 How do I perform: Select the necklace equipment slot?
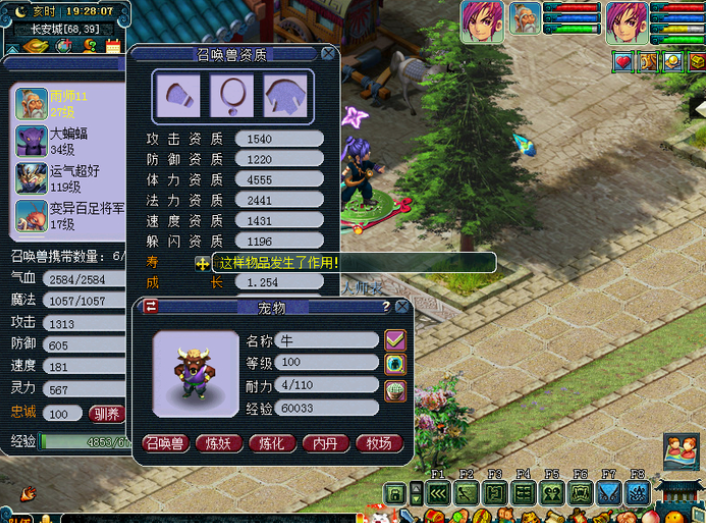[232, 95]
